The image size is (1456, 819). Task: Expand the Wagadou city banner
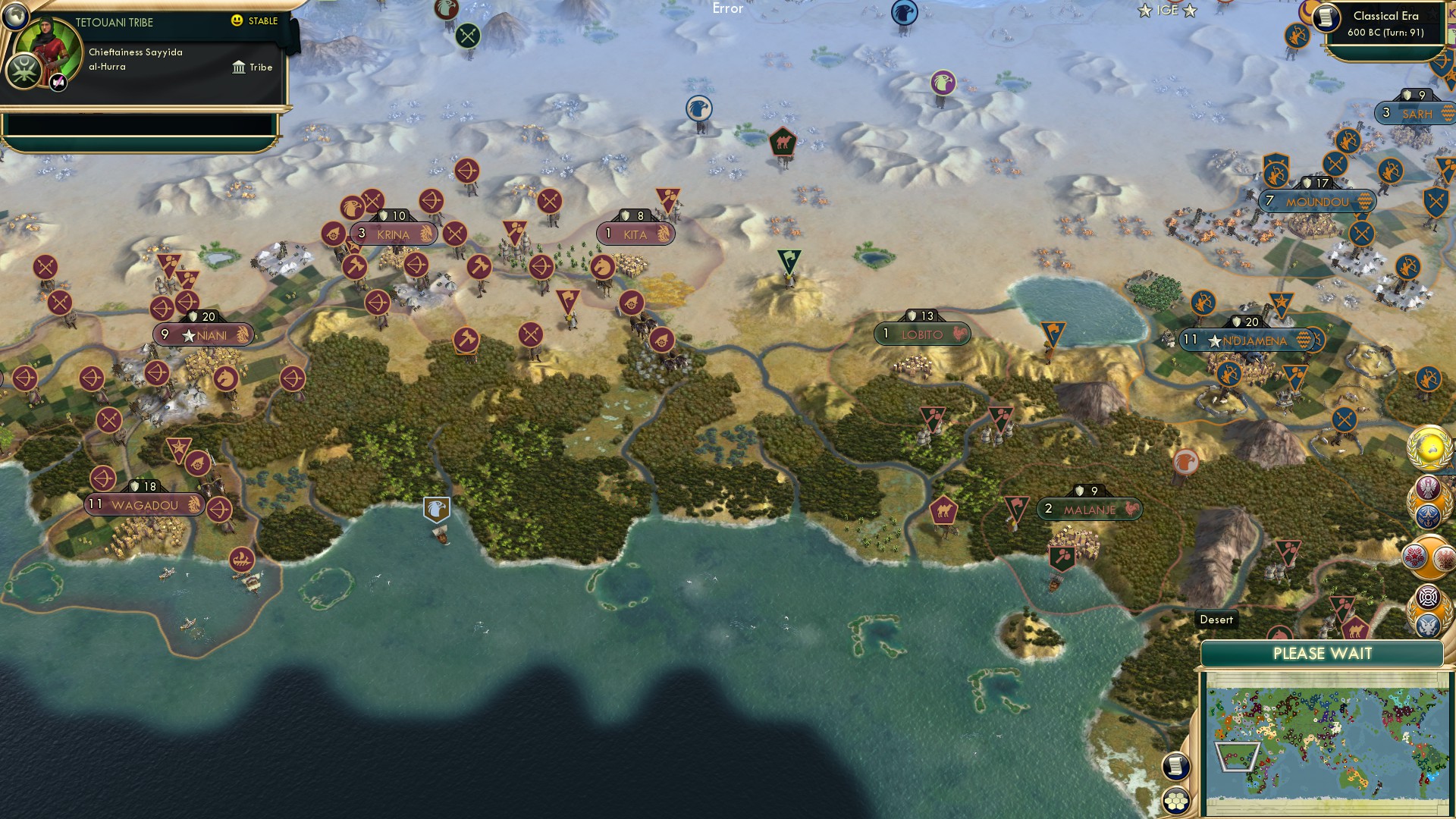[x=144, y=504]
